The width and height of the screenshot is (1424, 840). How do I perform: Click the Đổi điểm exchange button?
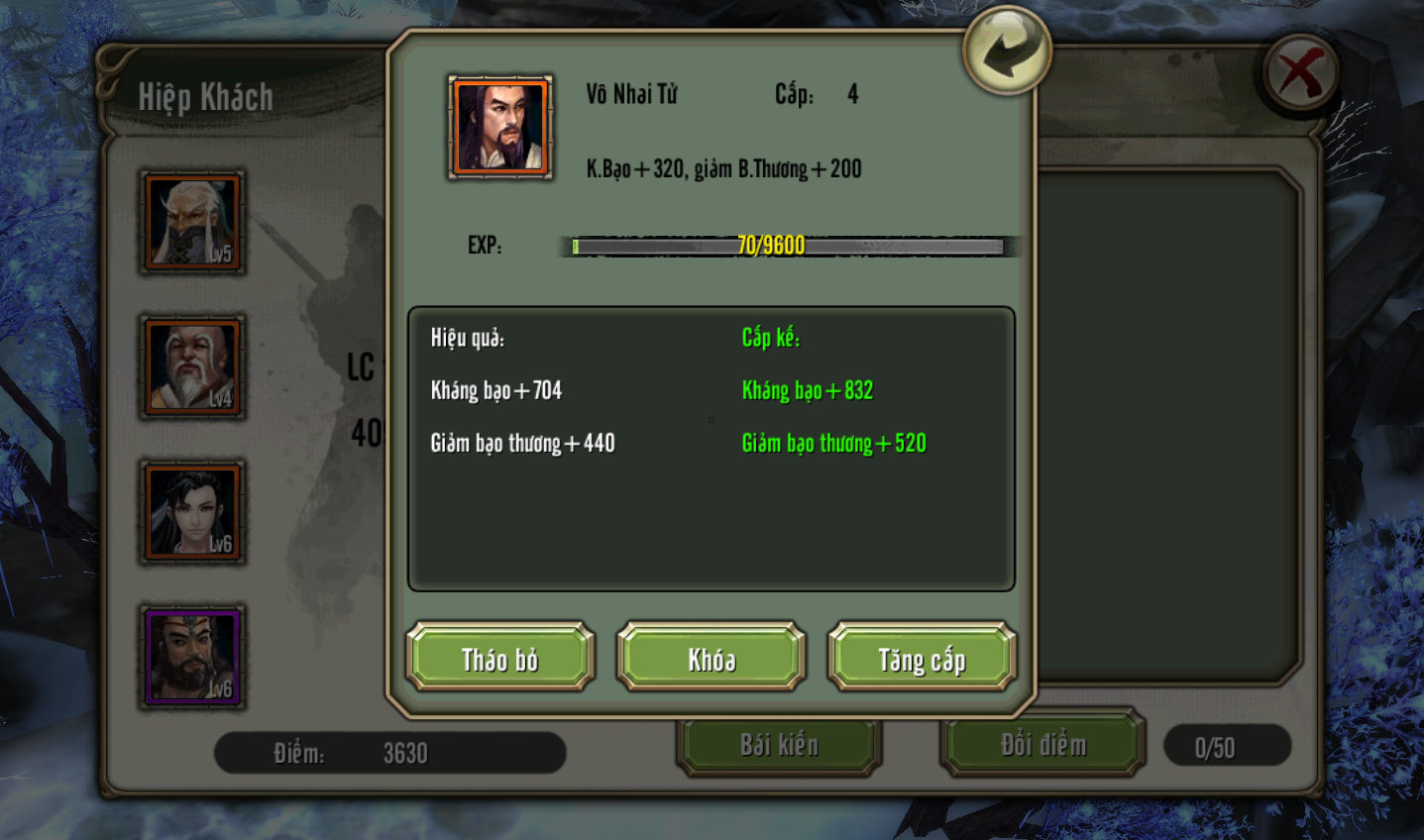(1042, 745)
